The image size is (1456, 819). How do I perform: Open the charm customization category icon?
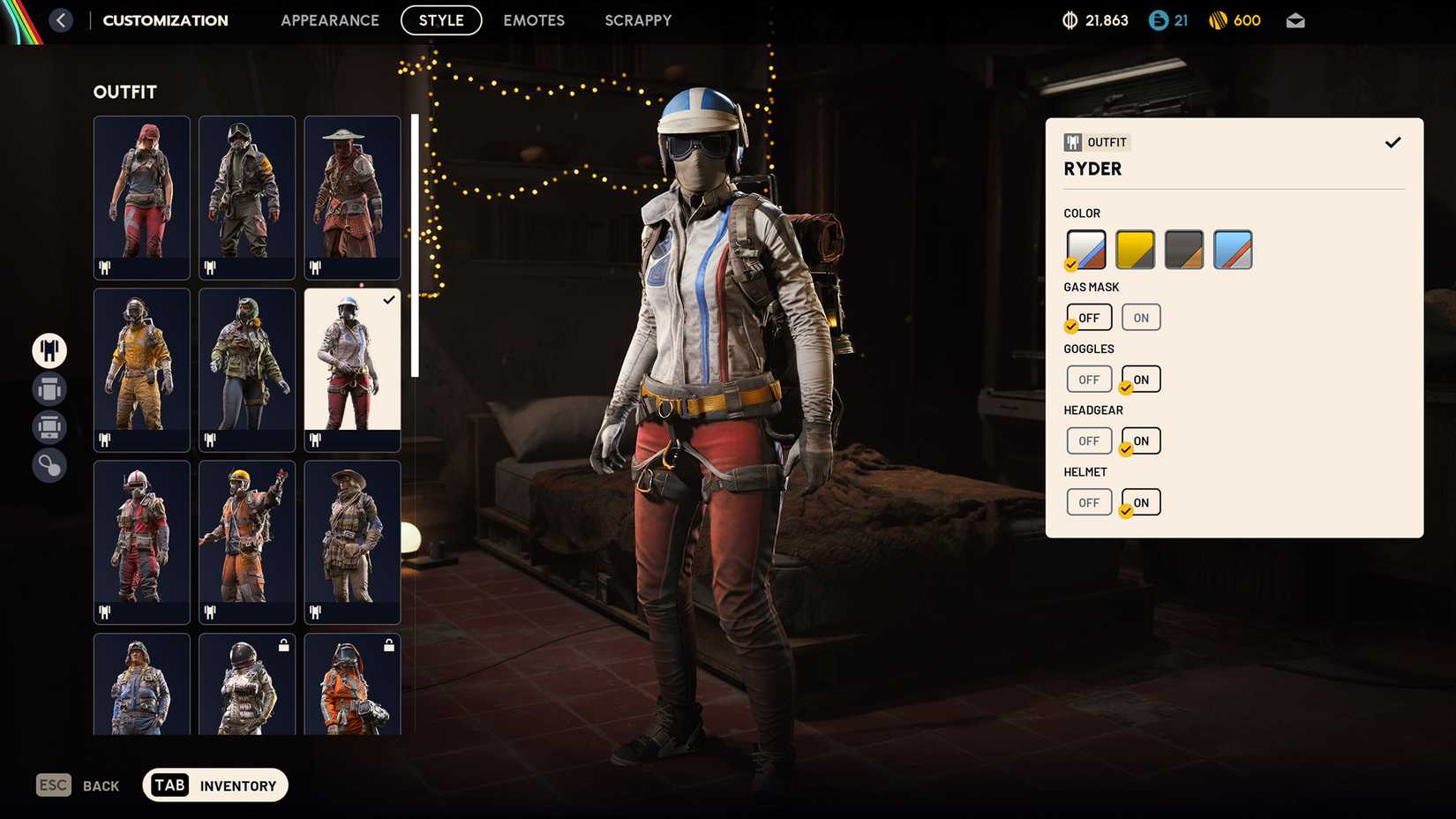(49, 465)
